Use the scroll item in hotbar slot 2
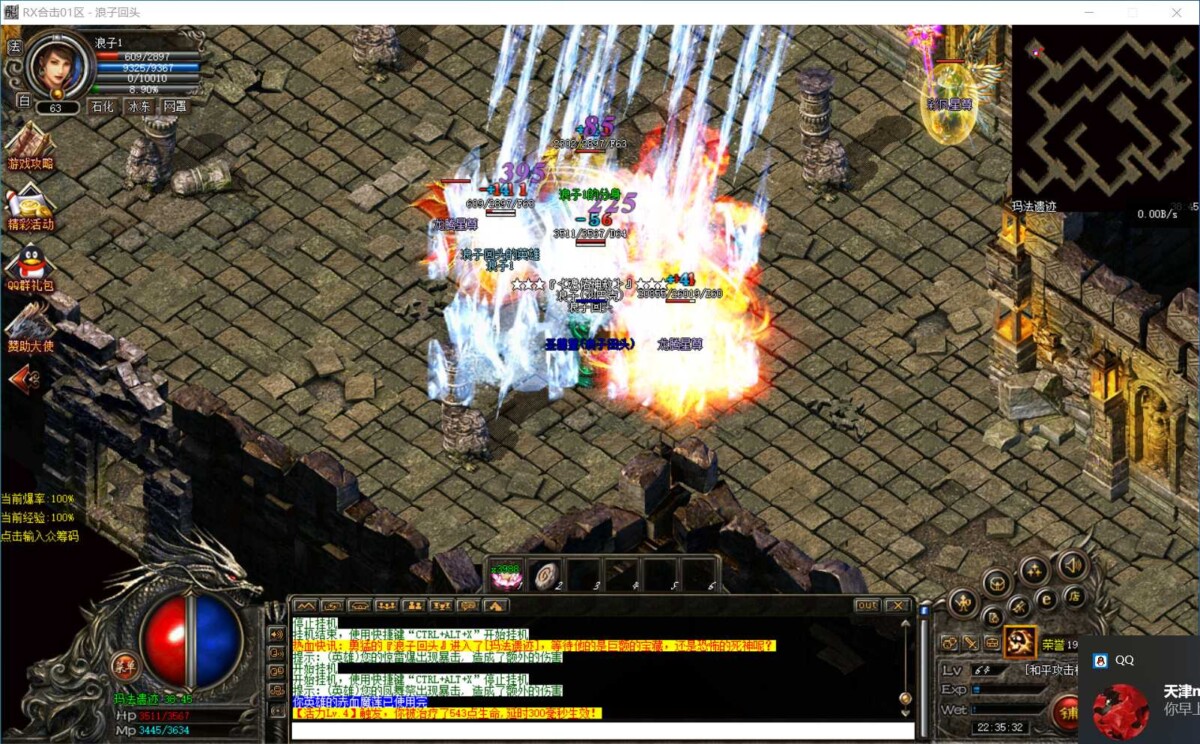The width and height of the screenshot is (1200, 744). 545,575
